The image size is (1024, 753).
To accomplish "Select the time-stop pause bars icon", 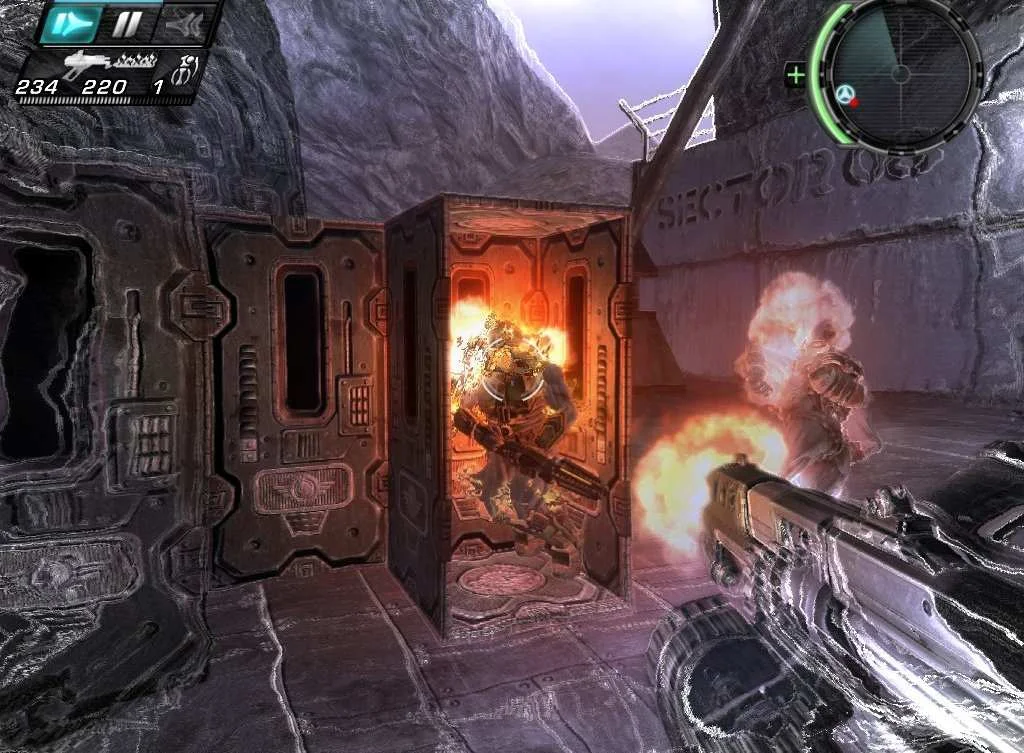I will point(127,23).
